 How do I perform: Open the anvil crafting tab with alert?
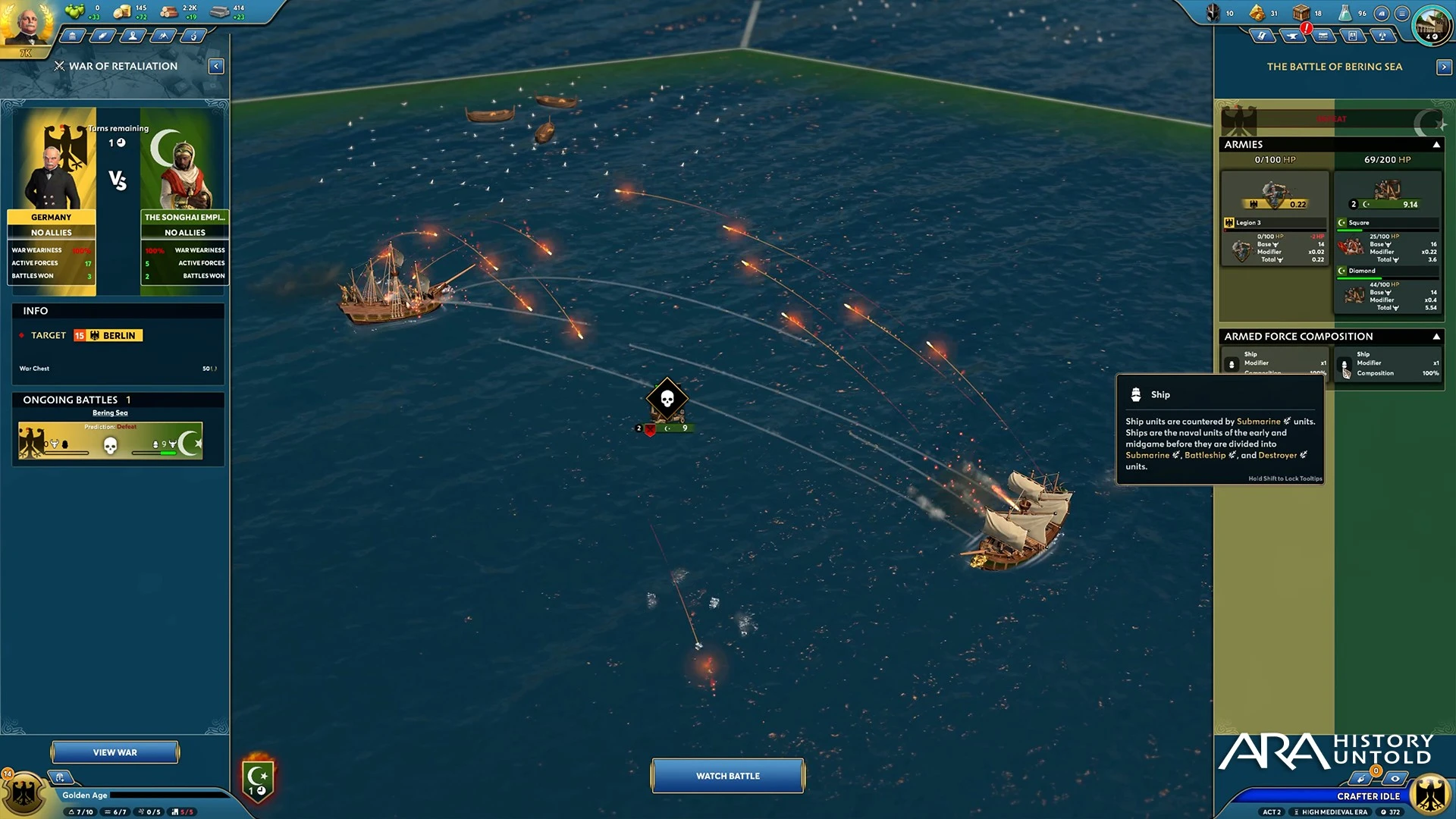1292,36
